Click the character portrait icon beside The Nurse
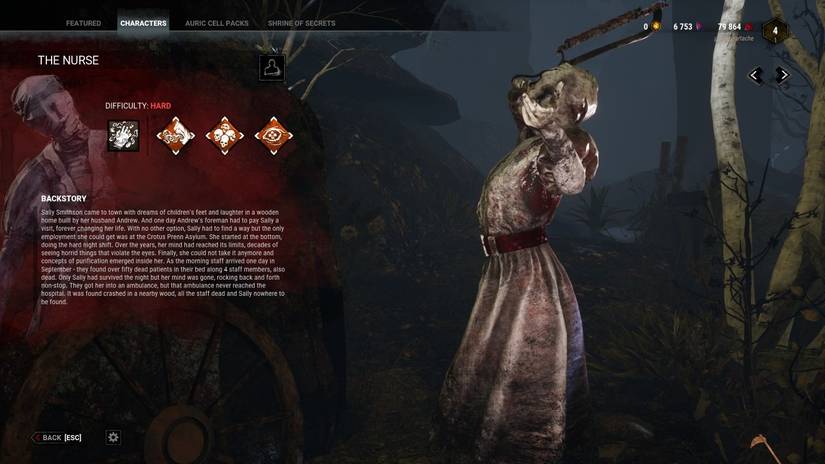Image resolution: width=825 pixels, height=464 pixels. pyautogui.click(x=271, y=67)
